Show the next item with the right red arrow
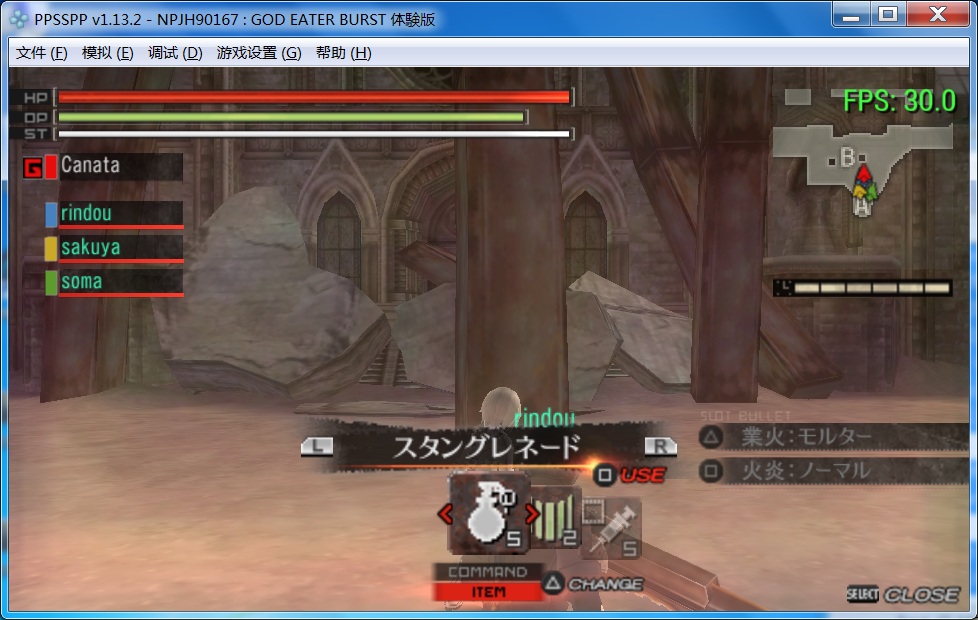The image size is (978, 620). tap(533, 515)
